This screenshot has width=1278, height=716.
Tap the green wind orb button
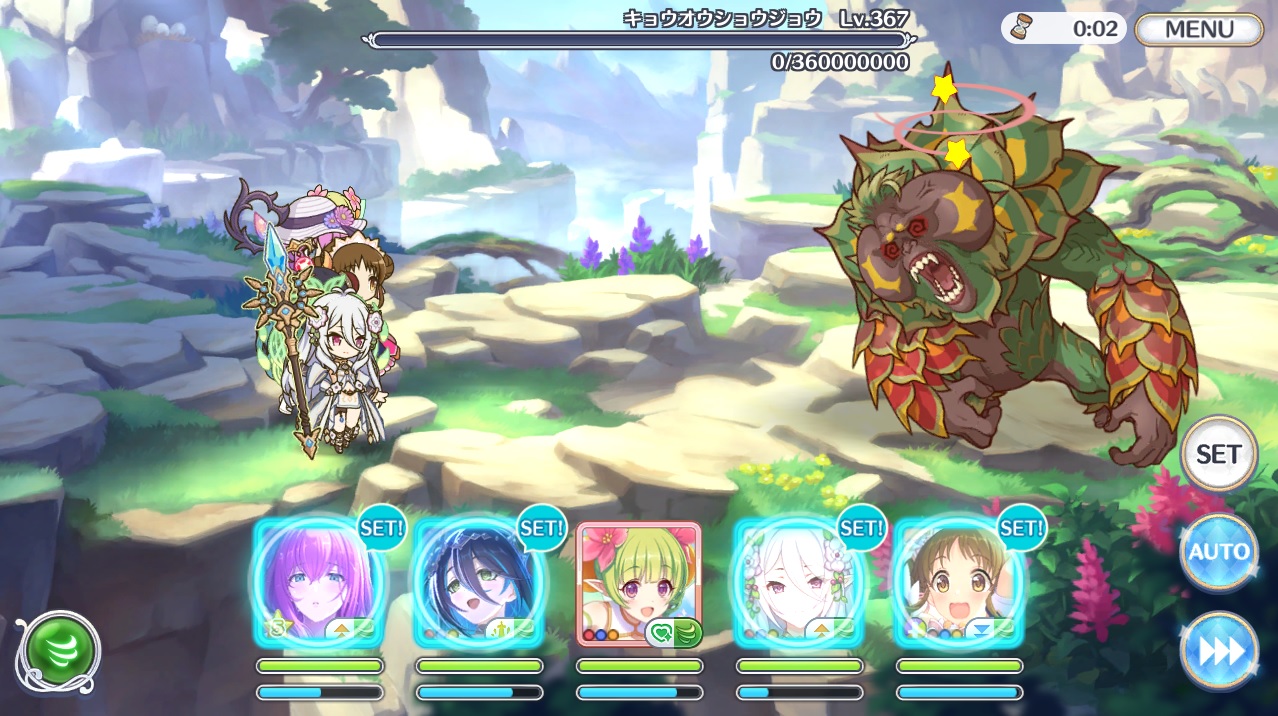[58, 652]
